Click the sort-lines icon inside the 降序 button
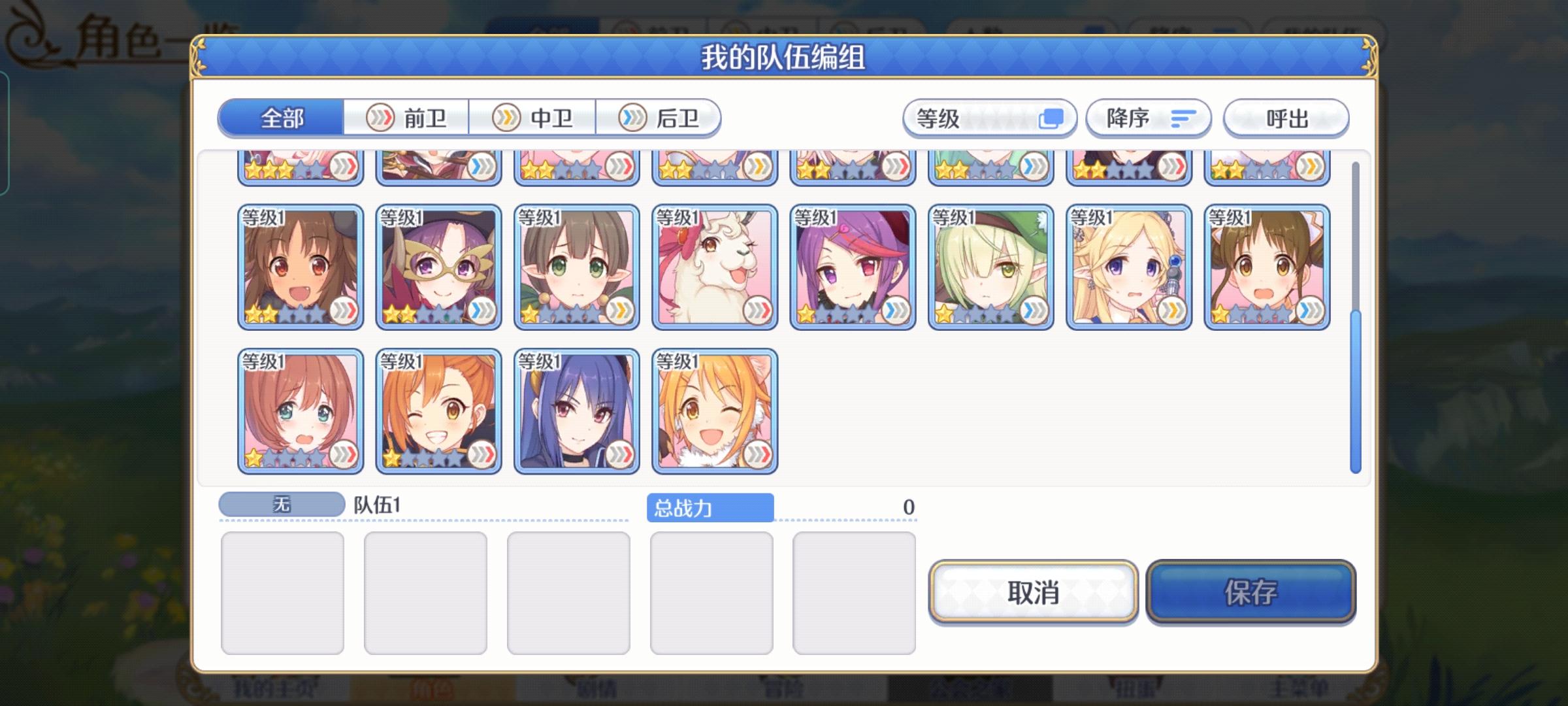Screen dimensions: 1568x706 [1183, 118]
